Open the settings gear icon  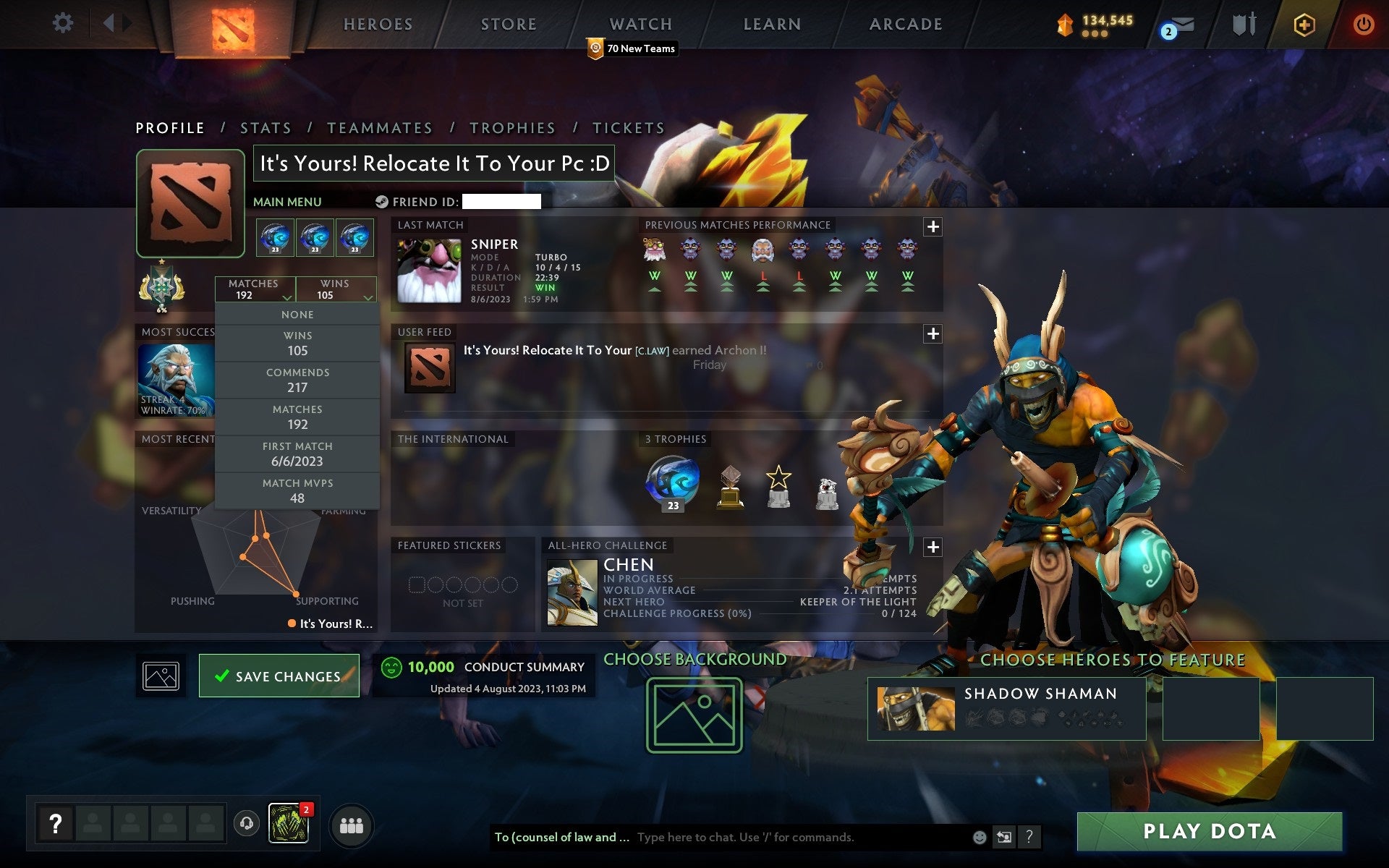point(64,22)
